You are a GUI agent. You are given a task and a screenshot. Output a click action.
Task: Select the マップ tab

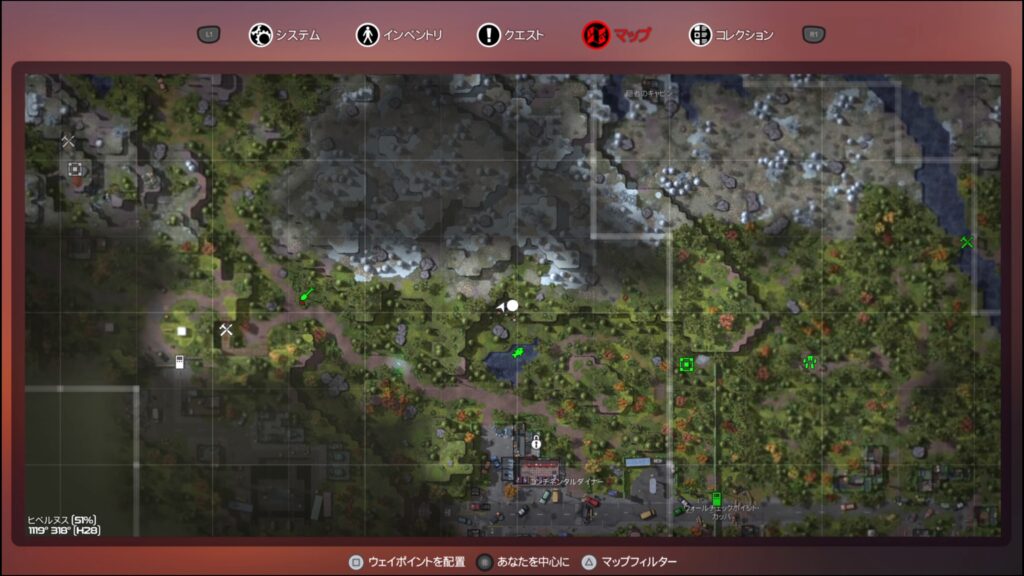(617, 35)
